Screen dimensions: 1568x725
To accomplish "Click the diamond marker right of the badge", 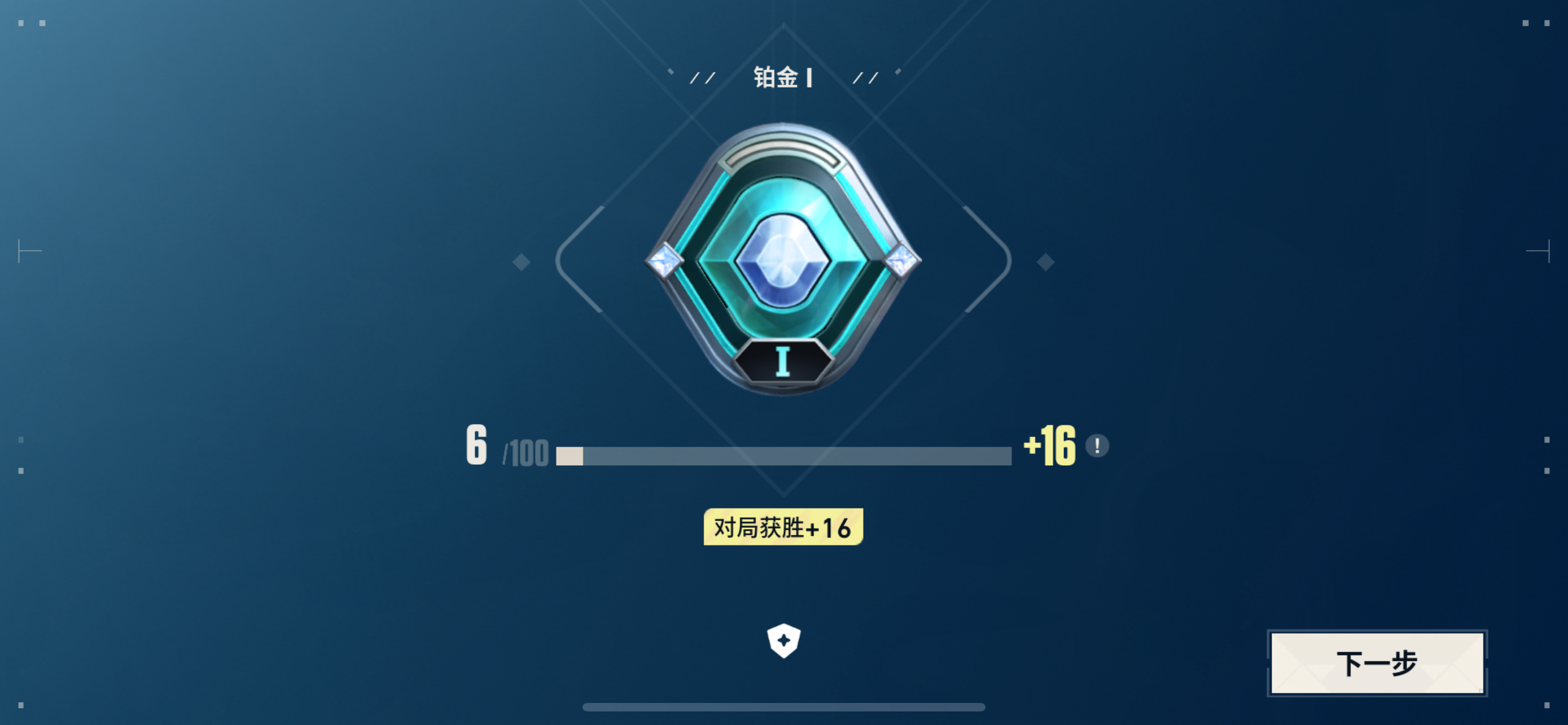I will tap(1046, 262).
